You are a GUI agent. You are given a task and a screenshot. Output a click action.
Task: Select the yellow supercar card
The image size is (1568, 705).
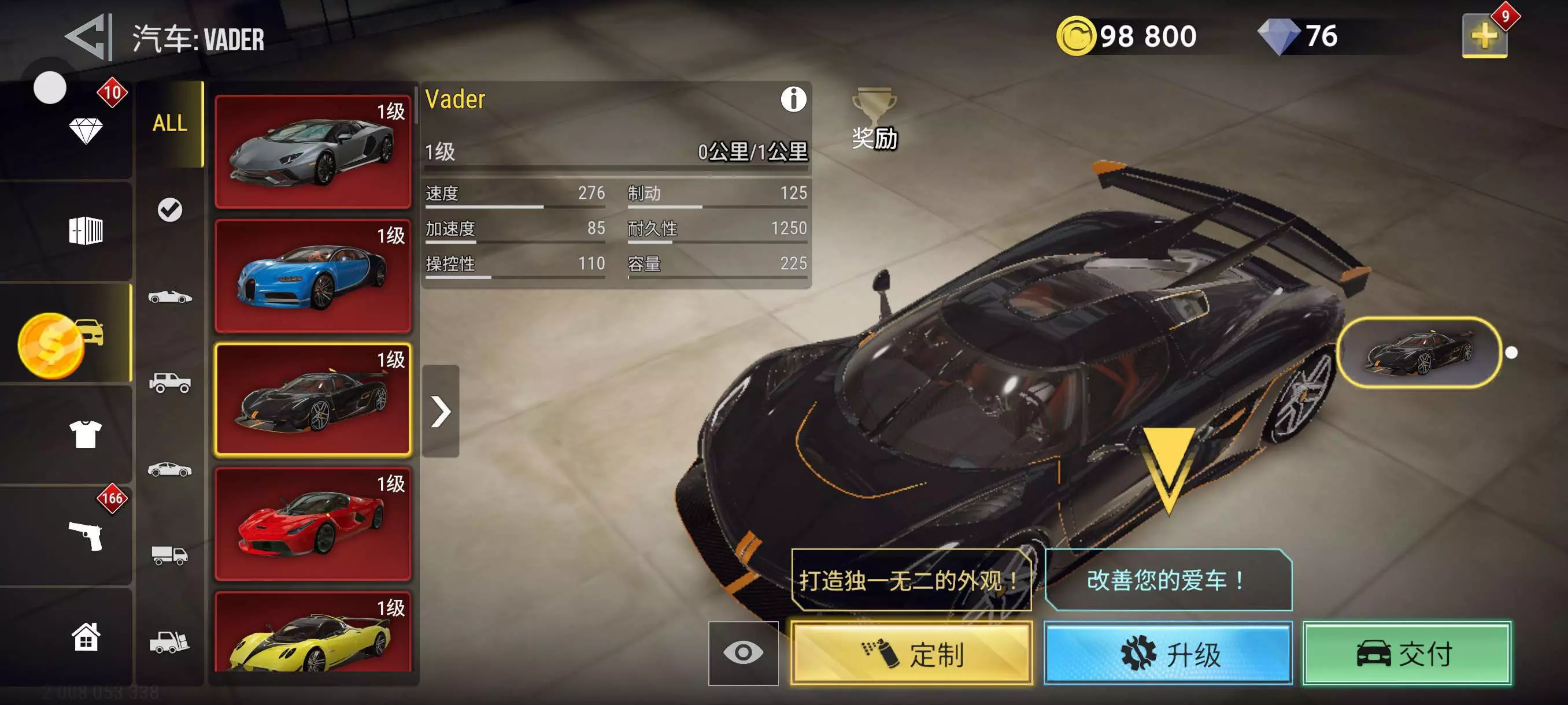(x=313, y=633)
